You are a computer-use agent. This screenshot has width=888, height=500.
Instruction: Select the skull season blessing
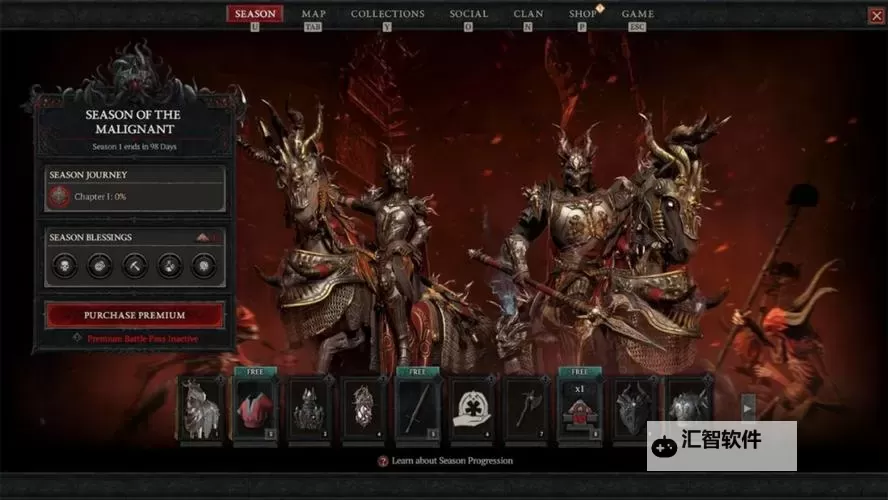[x=63, y=265]
